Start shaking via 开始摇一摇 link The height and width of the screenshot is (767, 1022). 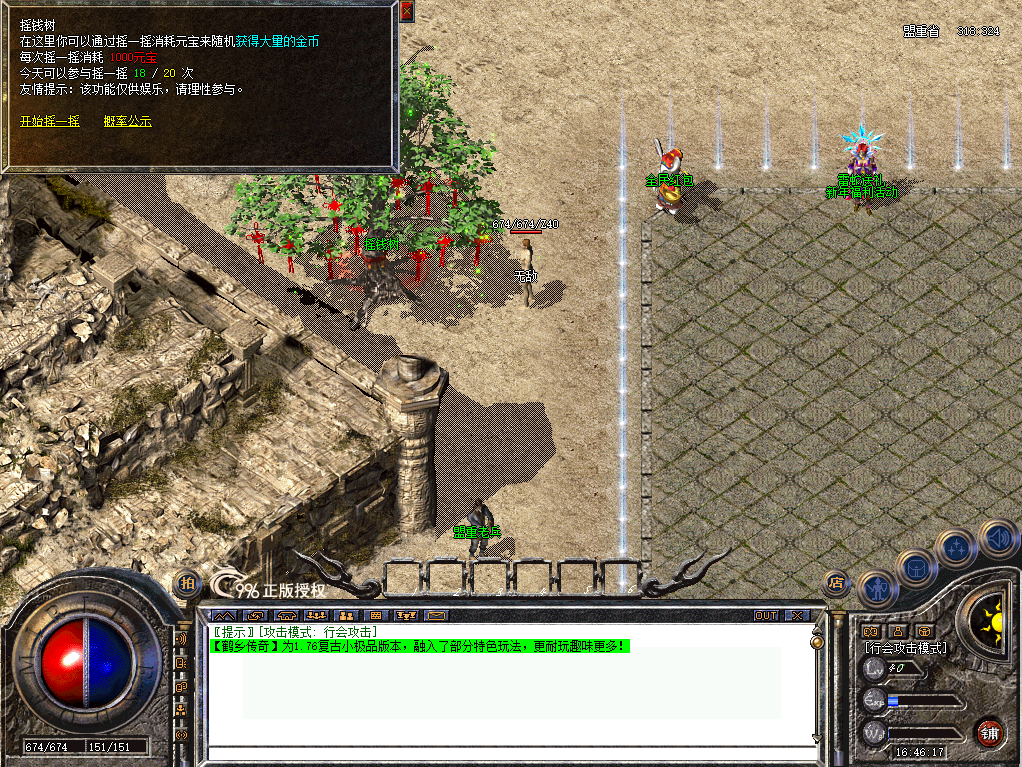tap(50, 121)
